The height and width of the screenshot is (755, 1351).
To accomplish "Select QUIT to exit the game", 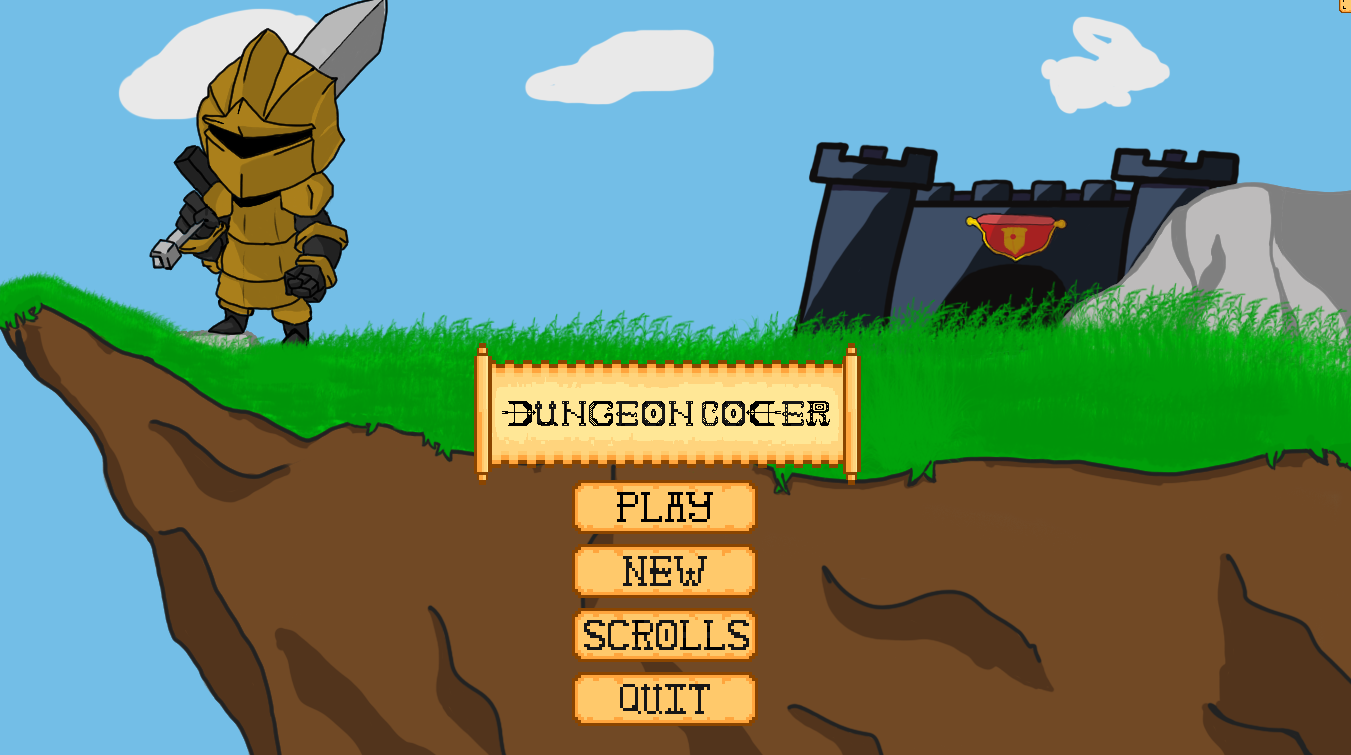I will coord(663,697).
